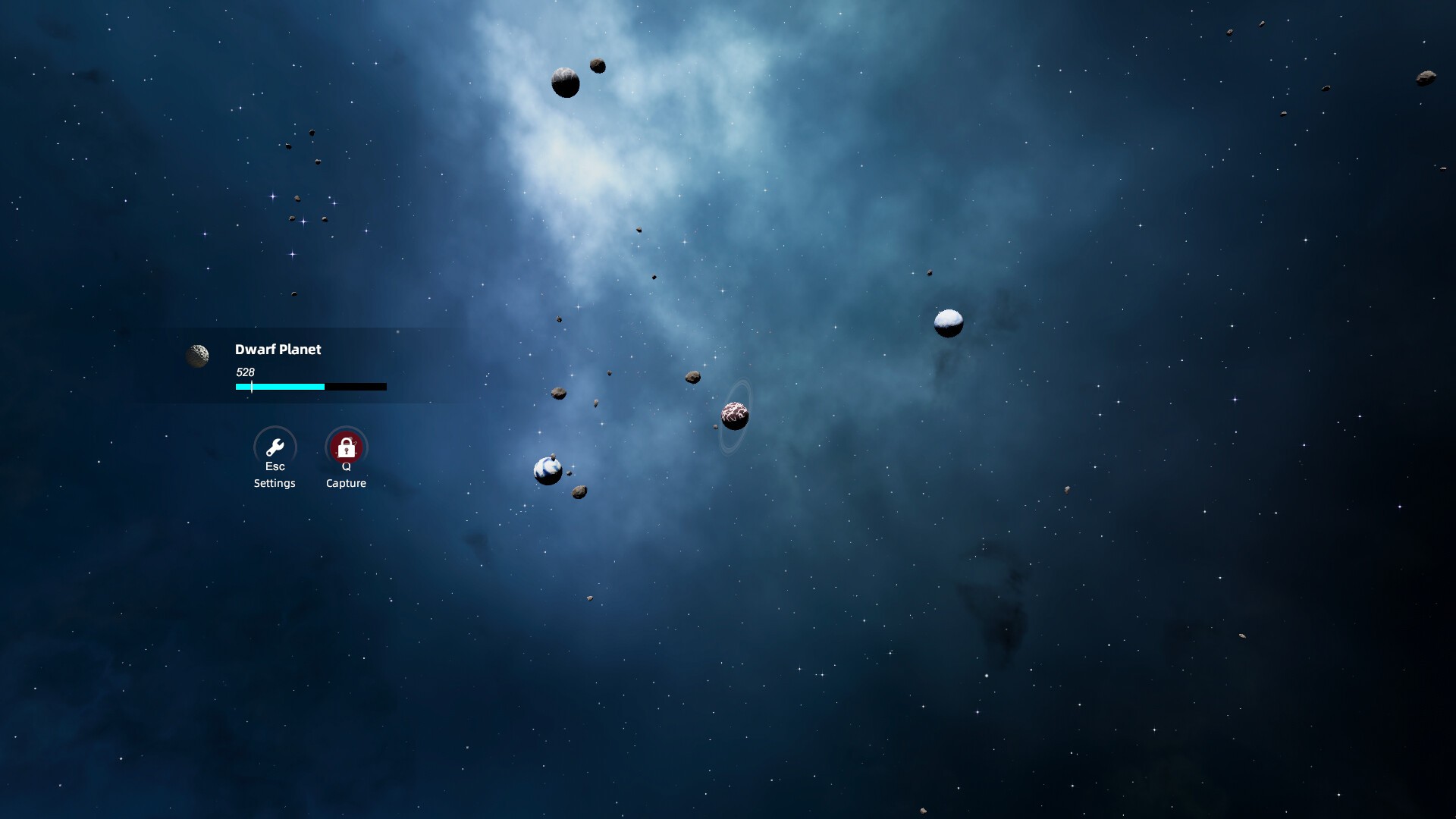Click the cyan progress bar showing 528
This screenshot has height=819, width=1456.
pos(279,387)
